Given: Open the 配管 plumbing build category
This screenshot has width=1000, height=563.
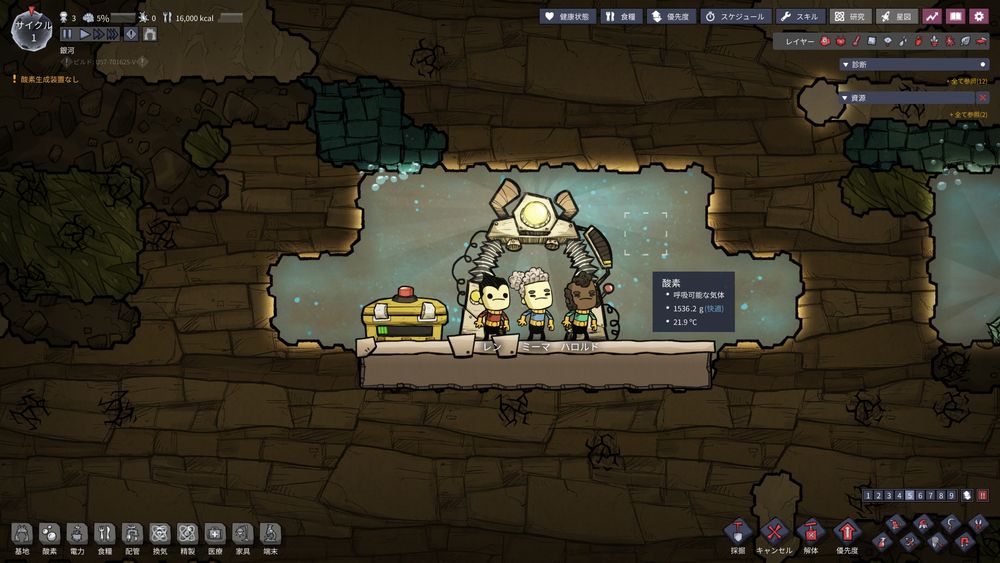Looking at the screenshot, I should (x=132, y=538).
